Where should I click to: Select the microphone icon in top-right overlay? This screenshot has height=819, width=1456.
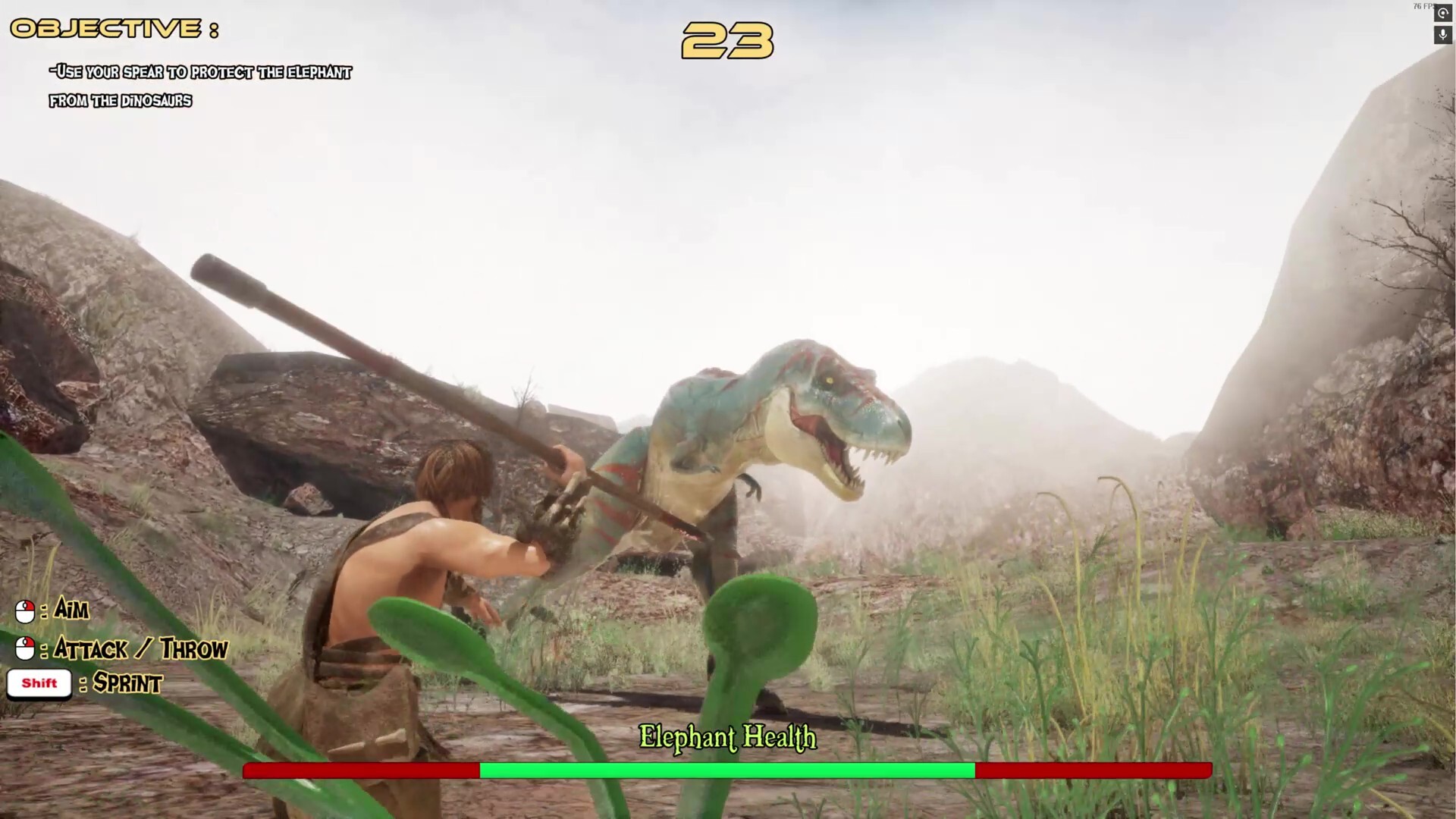click(1442, 35)
